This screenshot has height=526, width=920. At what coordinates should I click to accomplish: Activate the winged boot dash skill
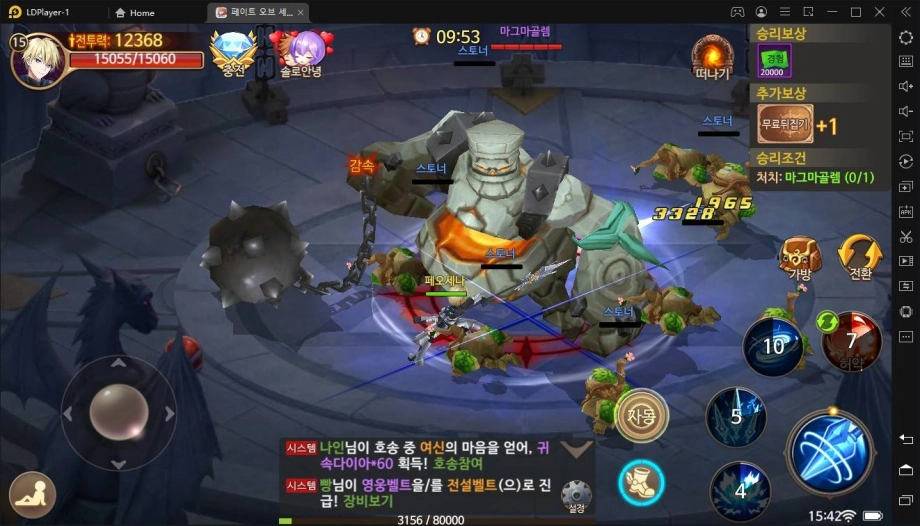(x=641, y=483)
